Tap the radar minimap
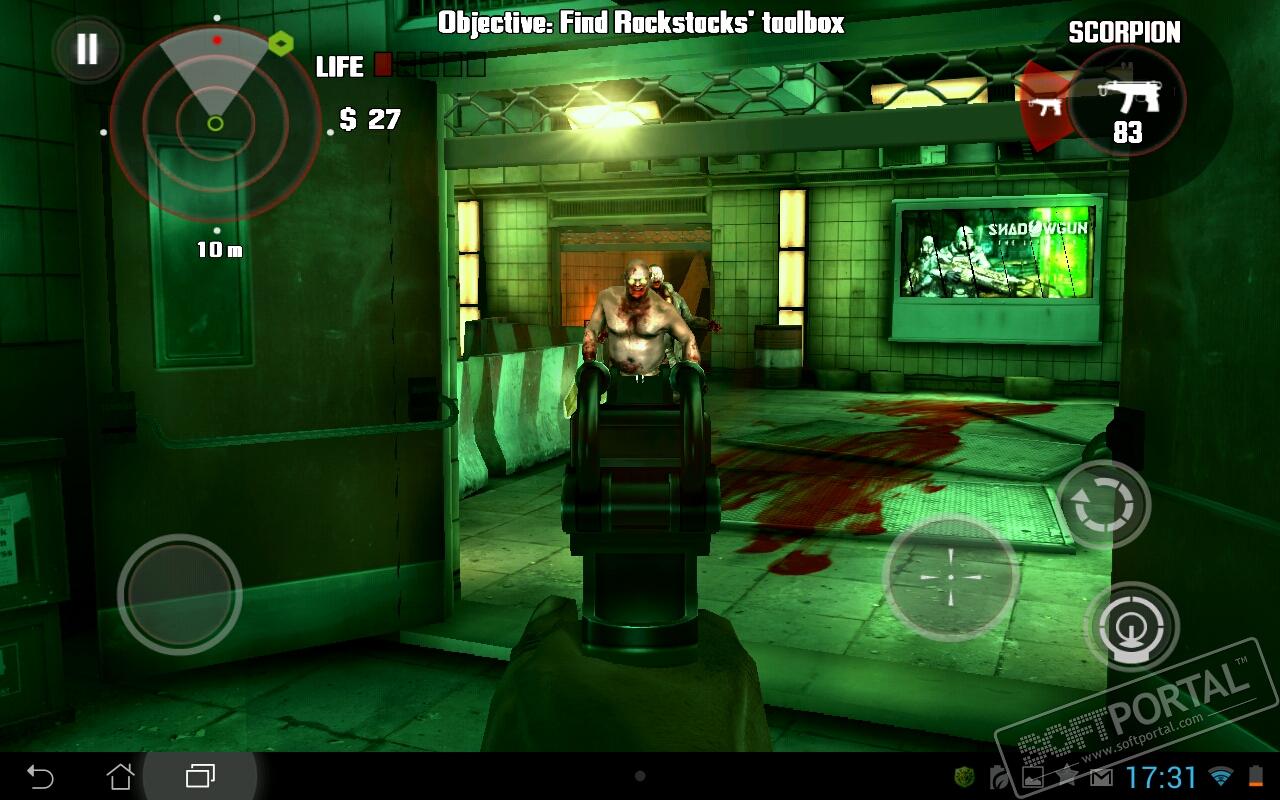The height and width of the screenshot is (800, 1280). [215, 123]
